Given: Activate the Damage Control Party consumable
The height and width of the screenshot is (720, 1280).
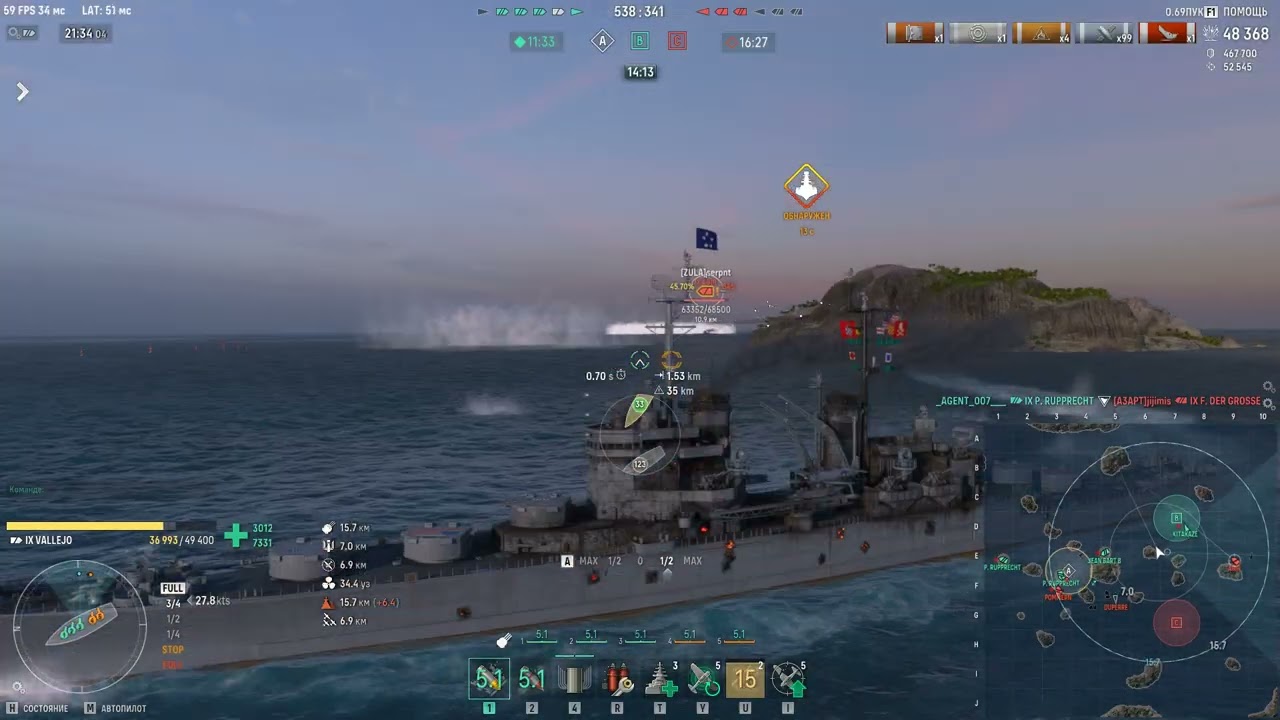Looking at the screenshot, I should 618,679.
